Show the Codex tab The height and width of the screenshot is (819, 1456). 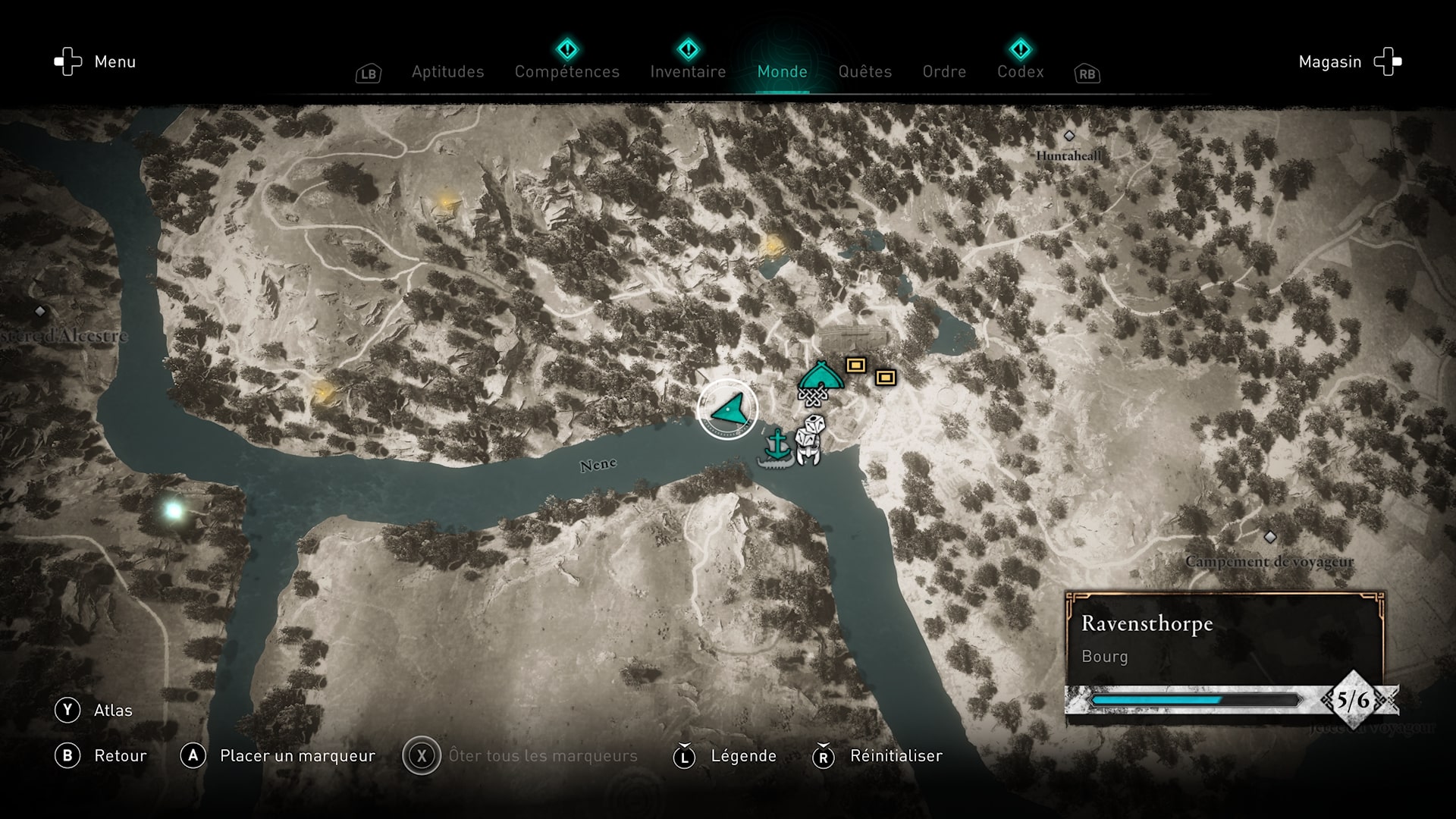1020,72
